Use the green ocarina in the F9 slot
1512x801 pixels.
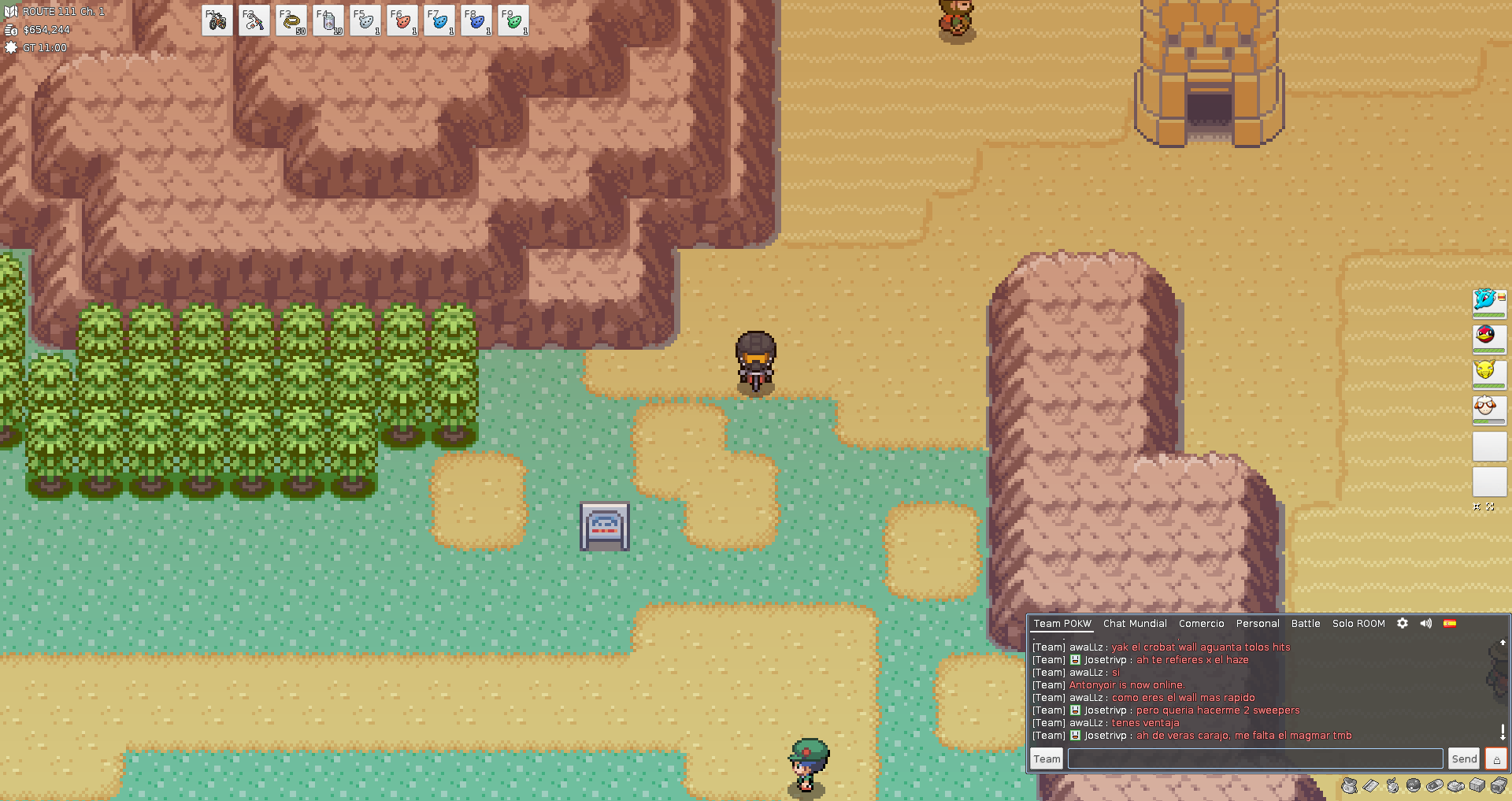[513, 21]
